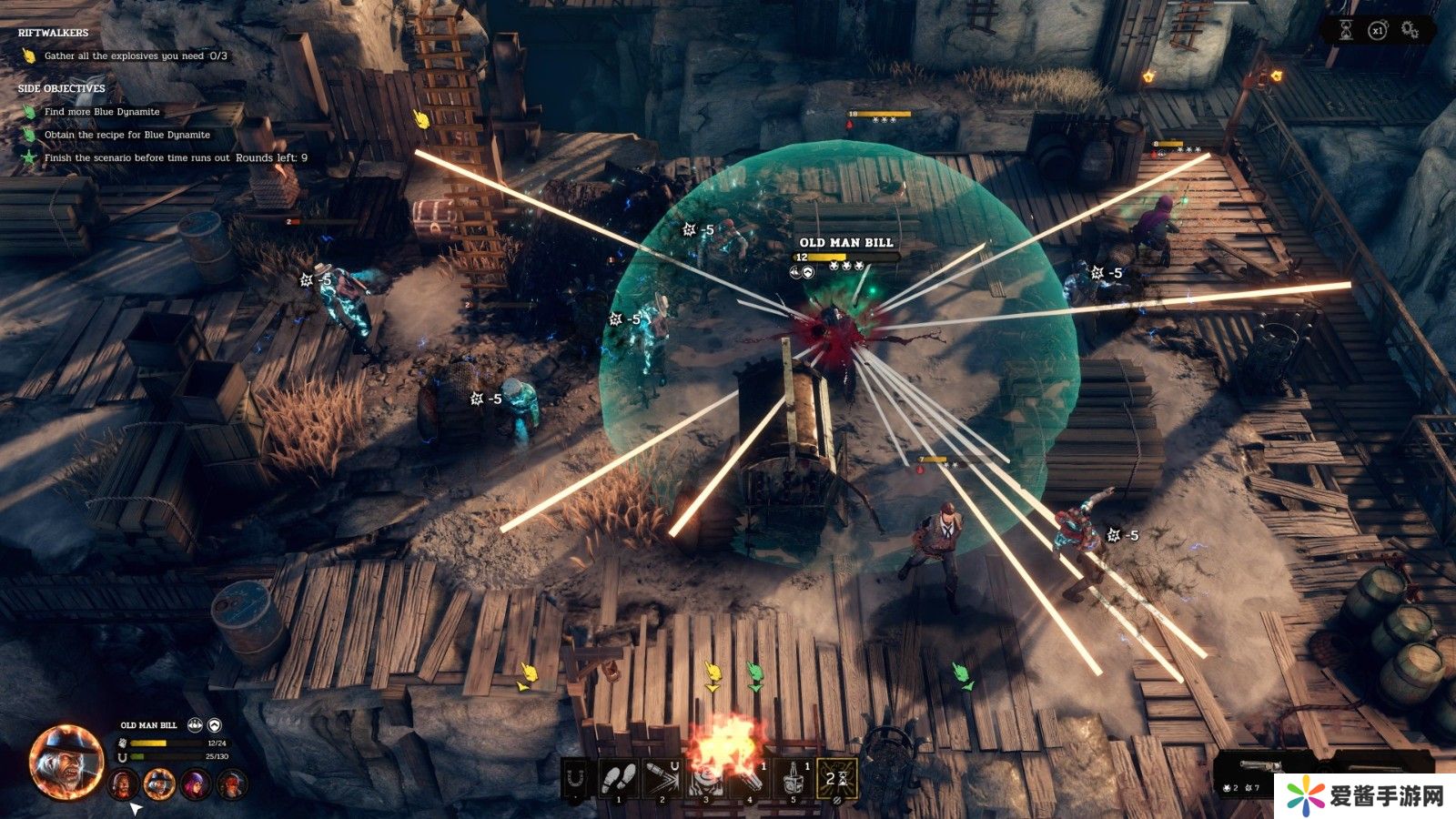This screenshot has width=1456, height=819.
Task: Select the footsteps move ability
Action: tap(619, 778)
